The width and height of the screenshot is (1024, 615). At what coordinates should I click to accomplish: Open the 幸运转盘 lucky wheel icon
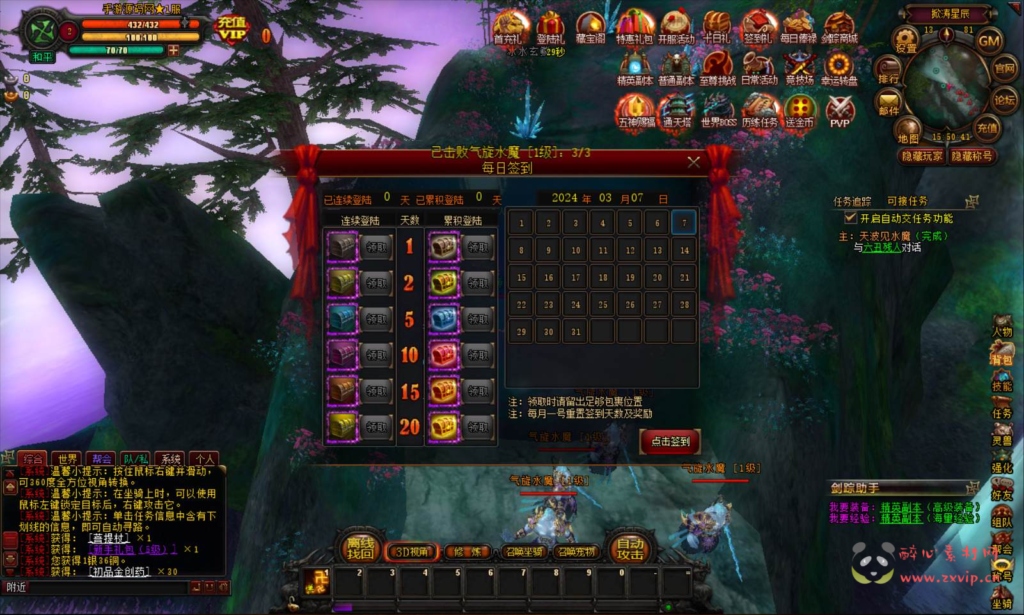tap(838, 67)
